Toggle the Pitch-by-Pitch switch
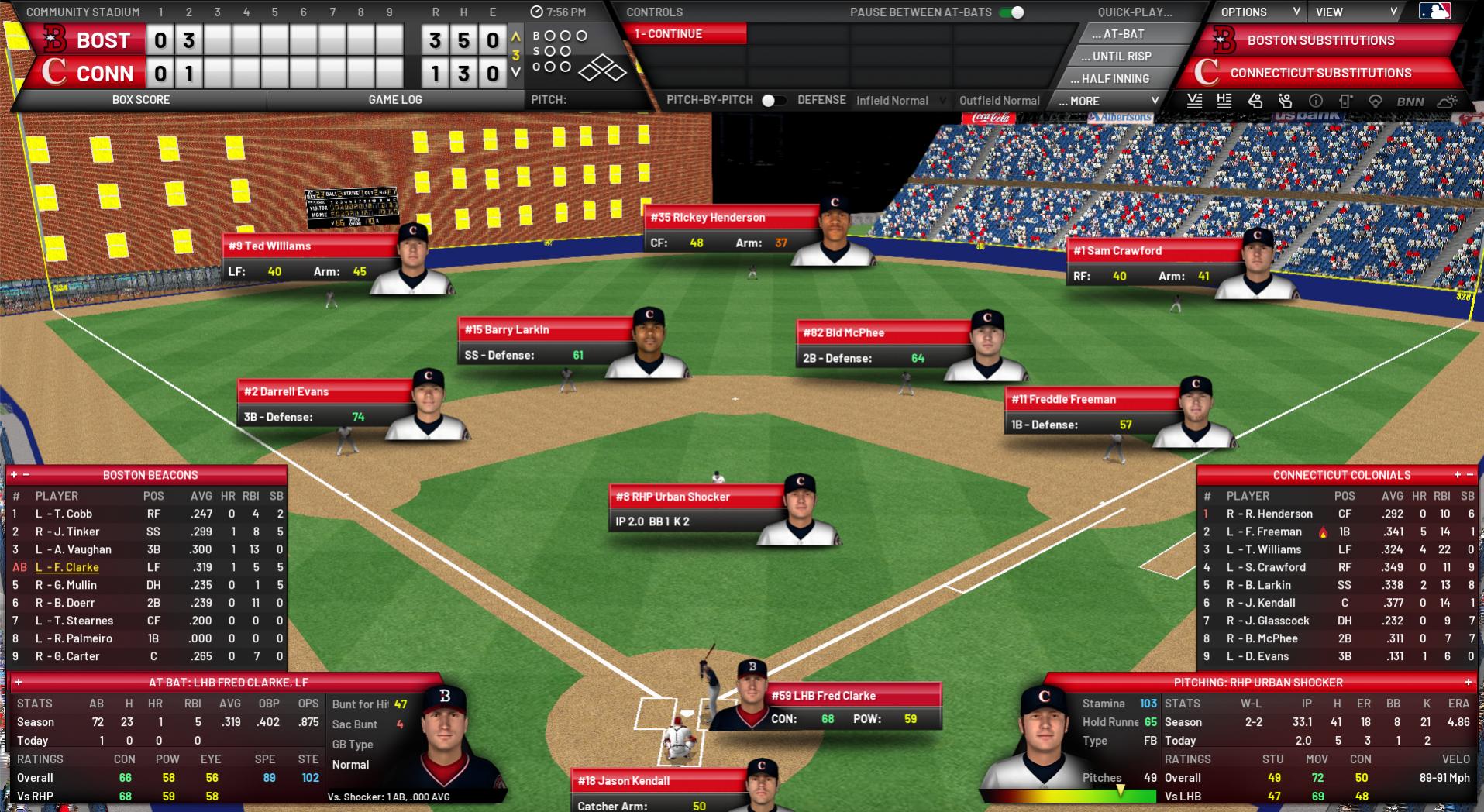This screenshot has width=1484, height=812. point(773,100)
